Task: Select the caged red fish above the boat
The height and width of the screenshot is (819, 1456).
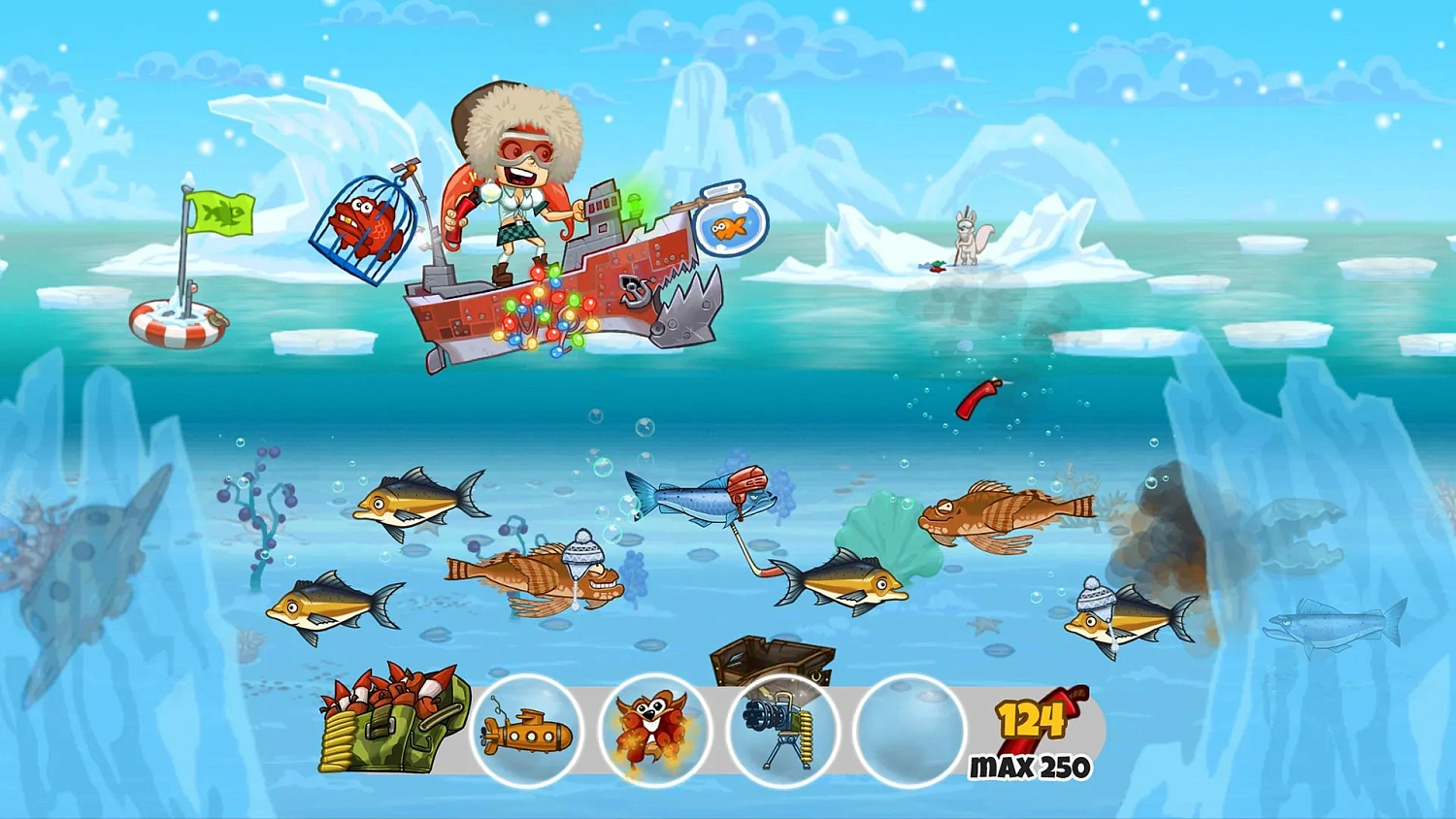Action: [366, 225]
